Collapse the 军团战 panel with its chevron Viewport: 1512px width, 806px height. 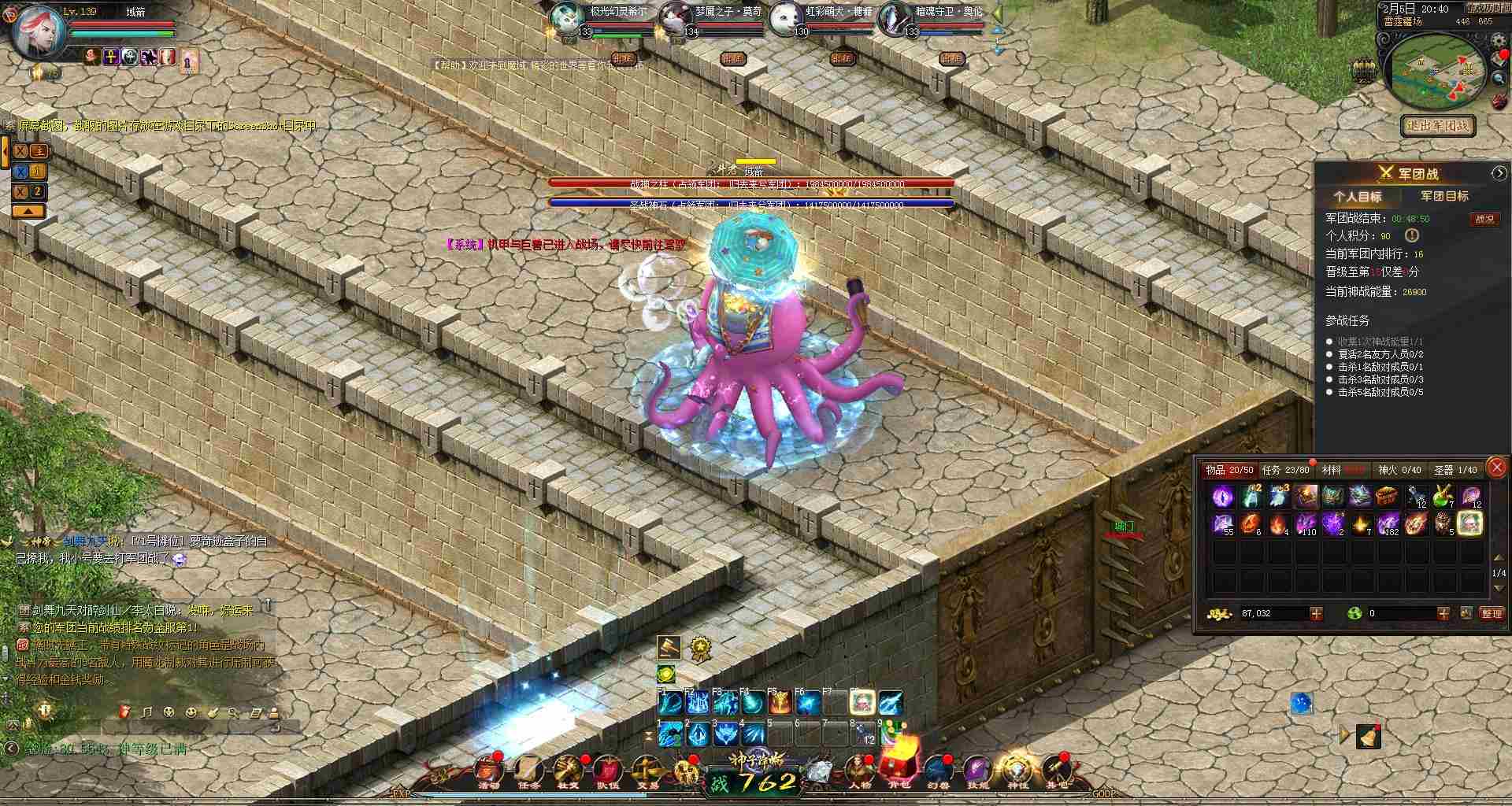coord(1499,172)
